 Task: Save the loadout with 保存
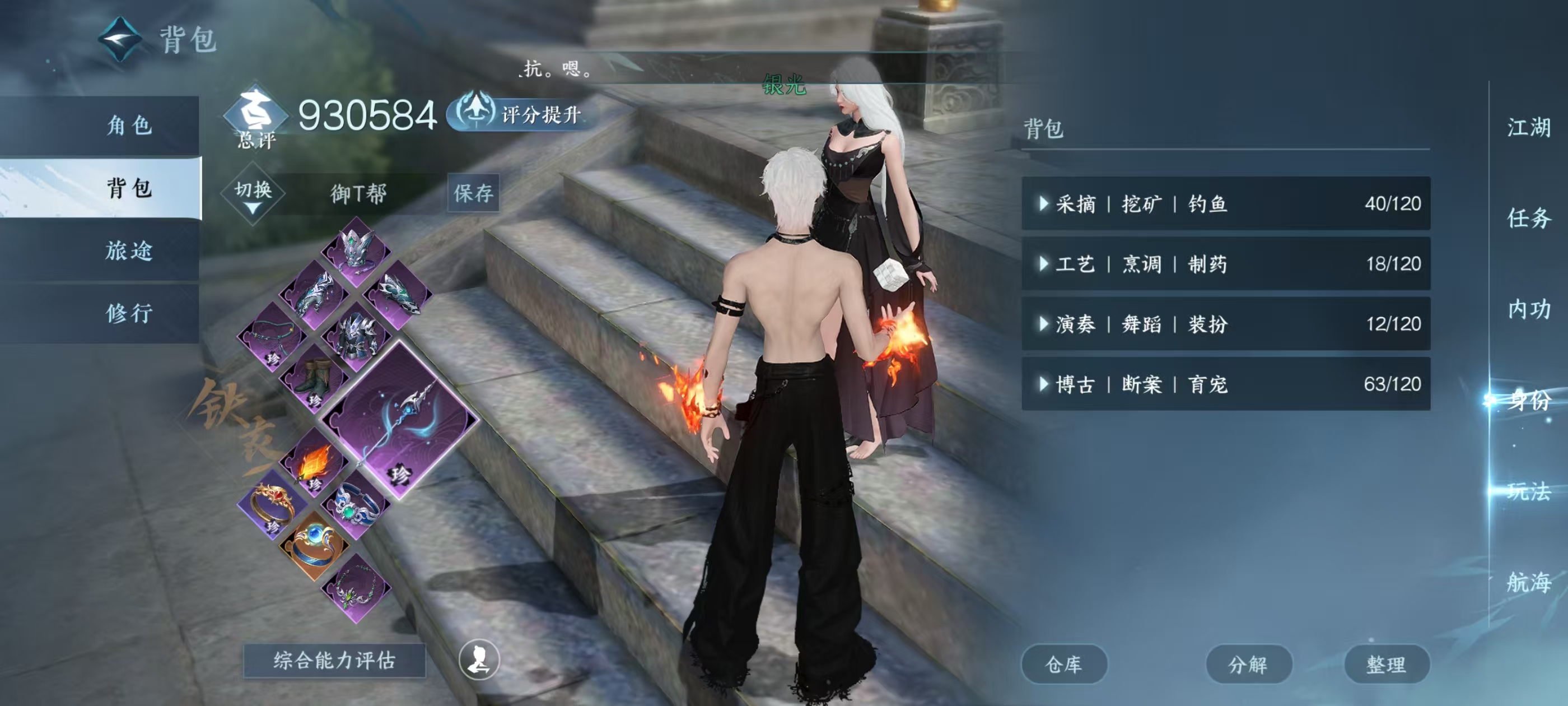click(473, 193)
